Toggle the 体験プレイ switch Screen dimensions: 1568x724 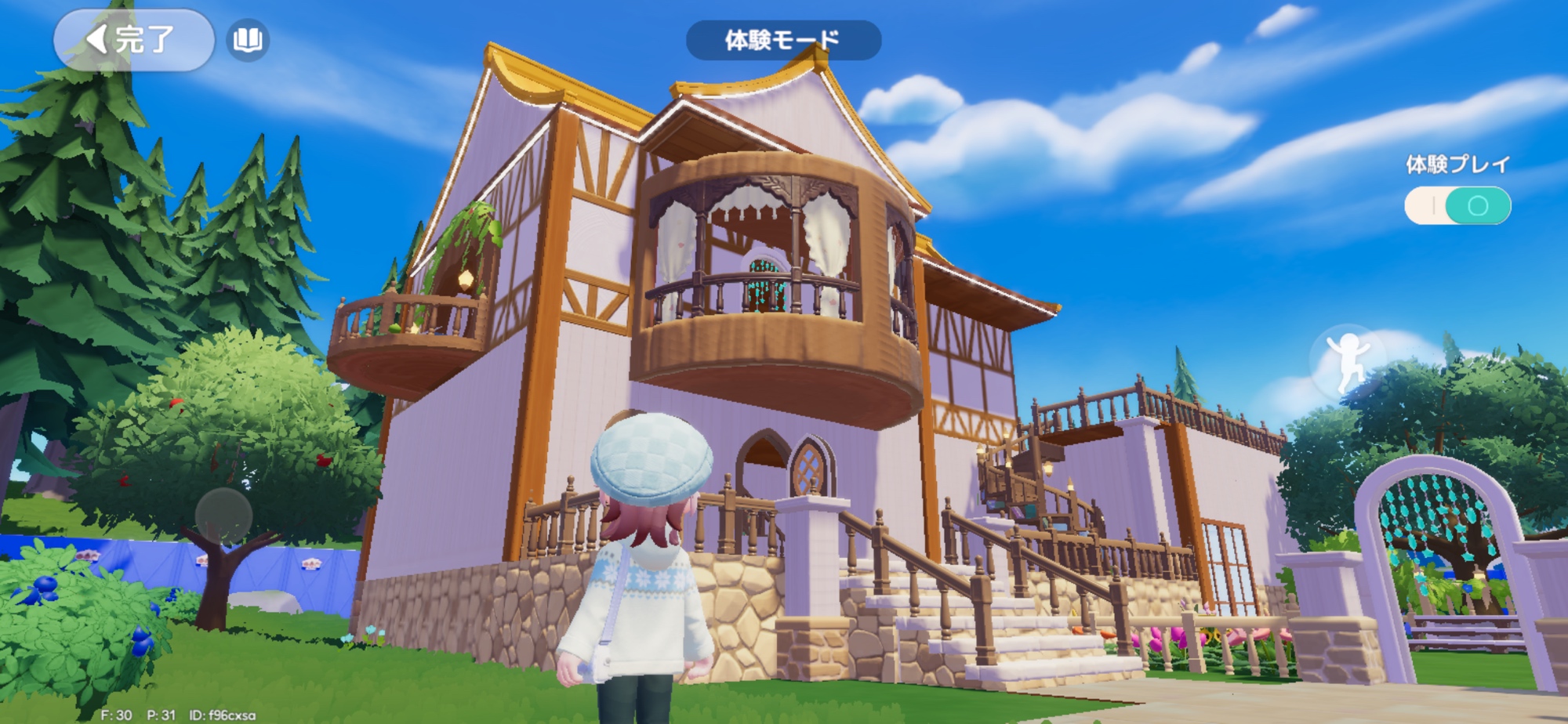1457,206
